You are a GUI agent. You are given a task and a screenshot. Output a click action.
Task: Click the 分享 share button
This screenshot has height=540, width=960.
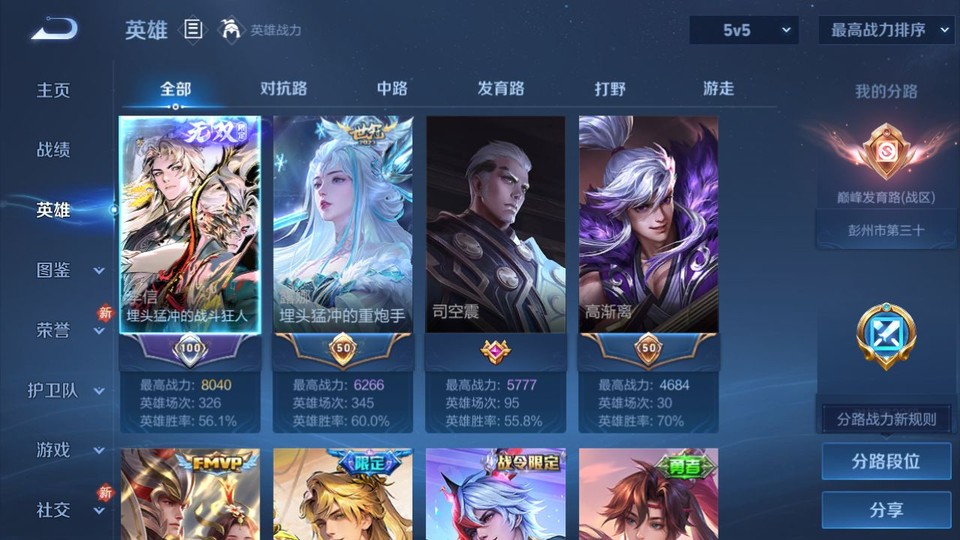point(886,510)
